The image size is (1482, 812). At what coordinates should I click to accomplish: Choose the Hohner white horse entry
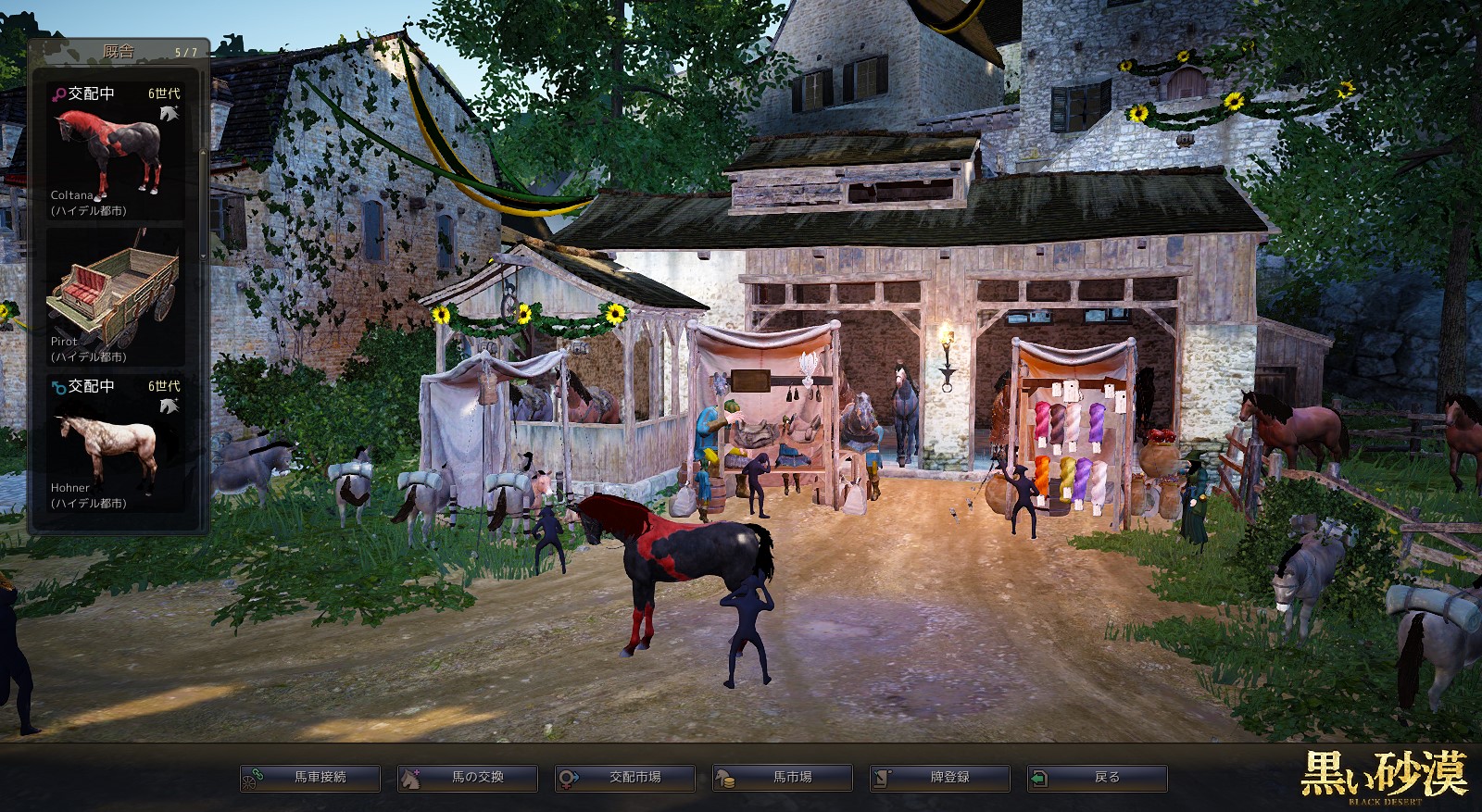(115, 443)
